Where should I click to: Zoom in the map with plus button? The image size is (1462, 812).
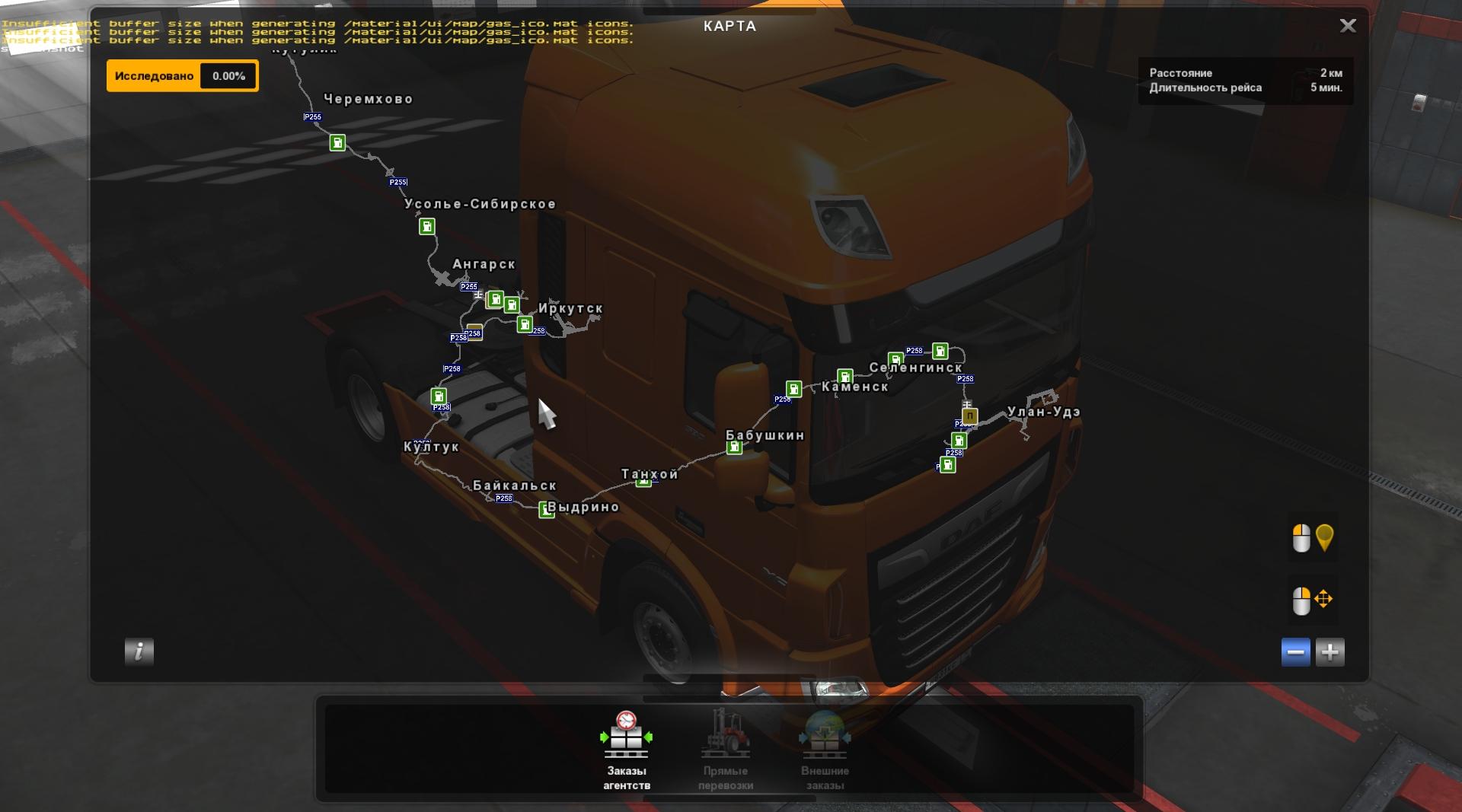(x=1330, y=652)
